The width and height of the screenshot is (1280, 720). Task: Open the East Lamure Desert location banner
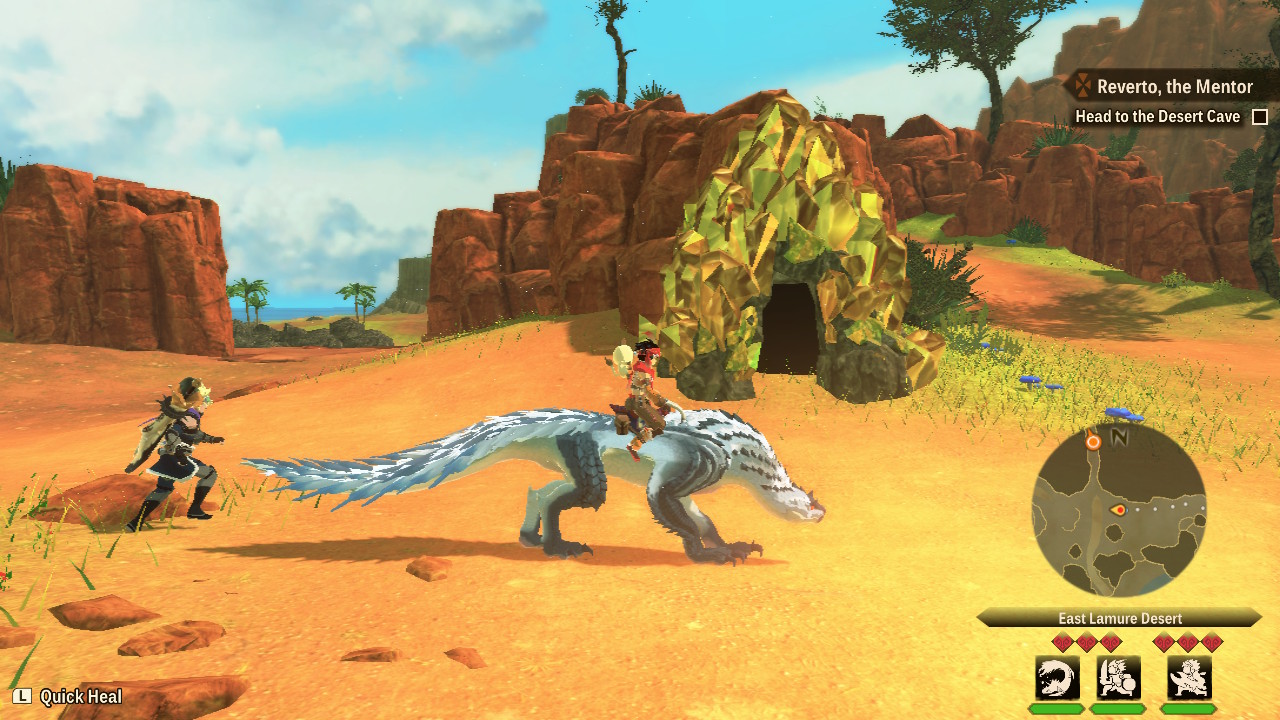(x=1119, y=617)
